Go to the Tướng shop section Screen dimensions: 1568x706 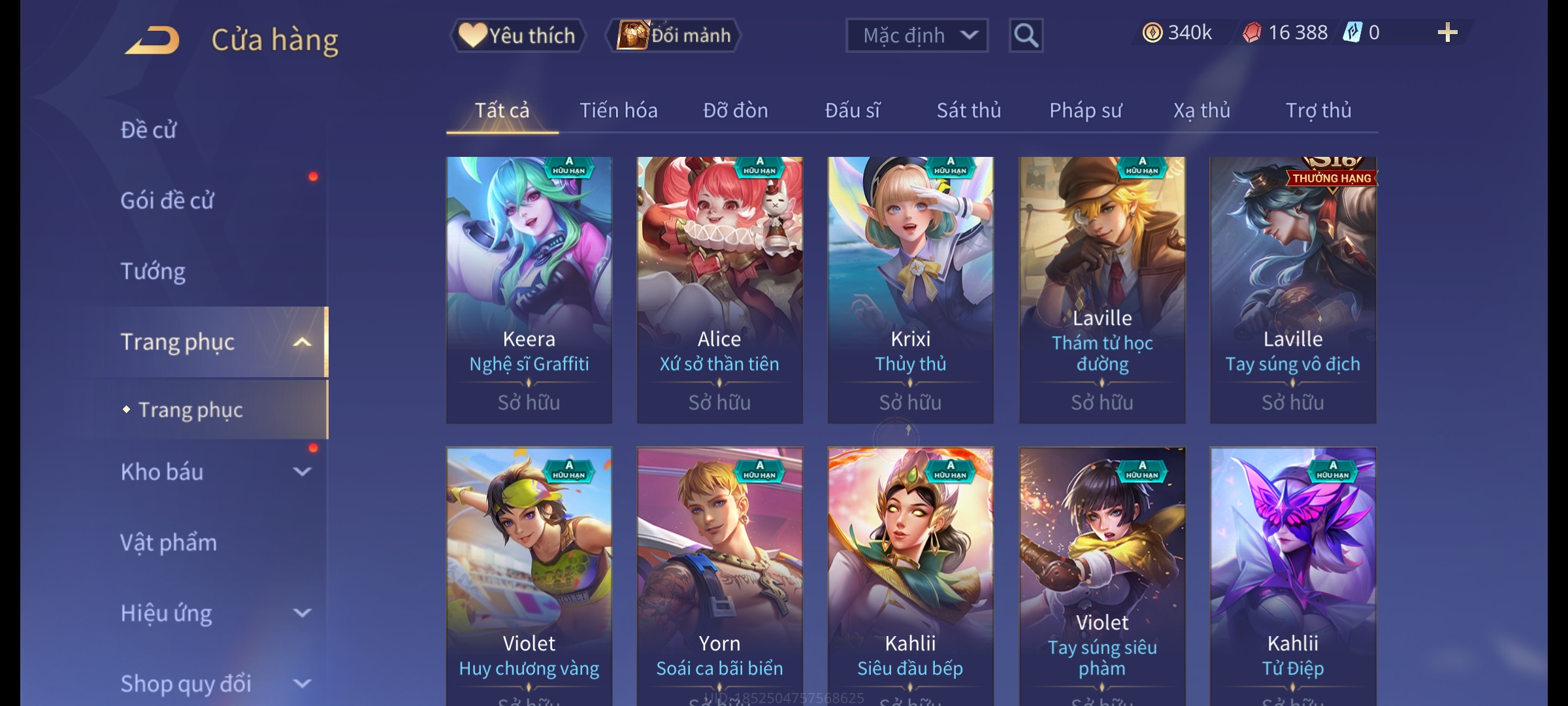coord(153,271)
